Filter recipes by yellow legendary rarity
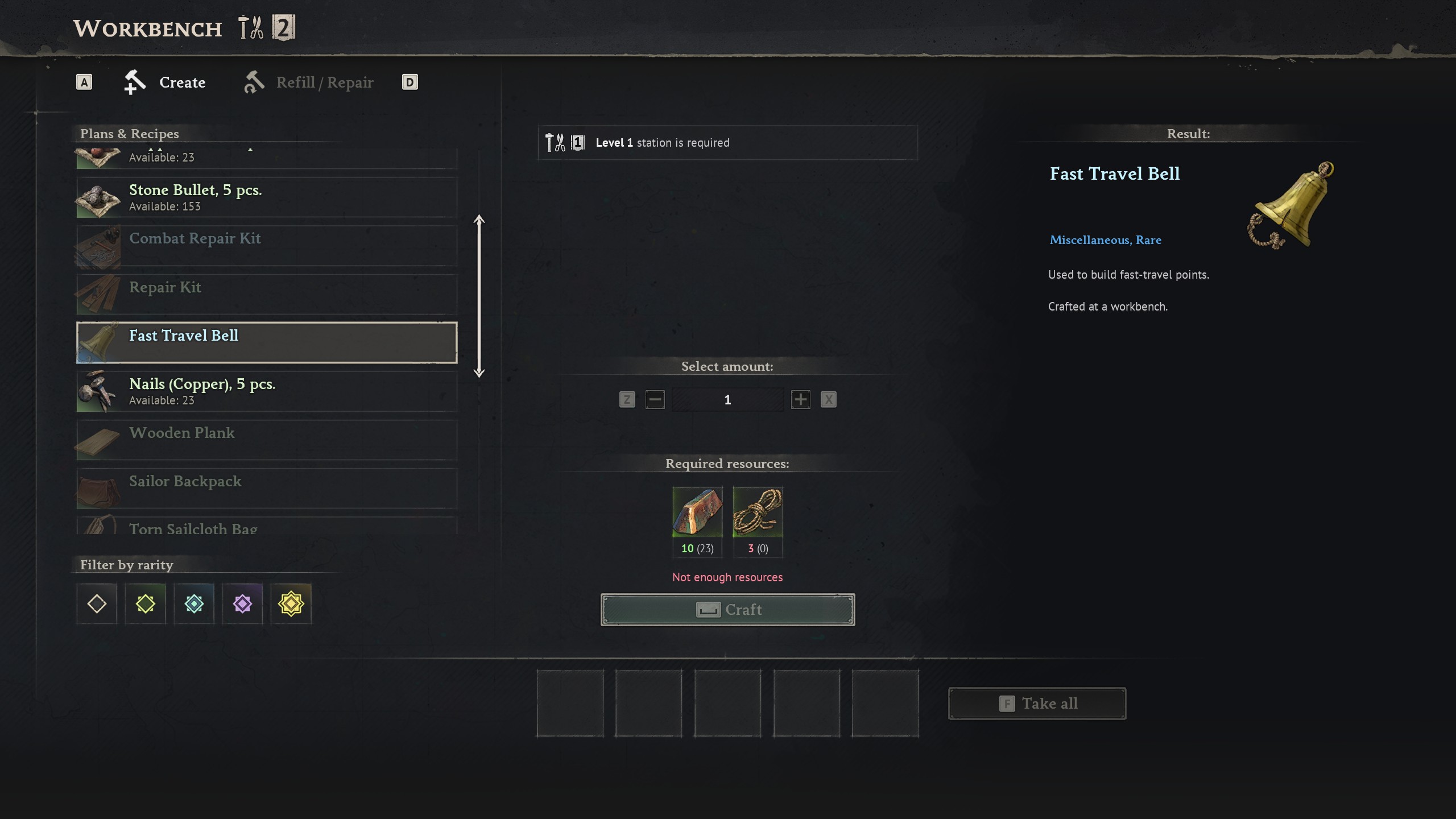The image size is (1456, 819). tap(291, 603)
